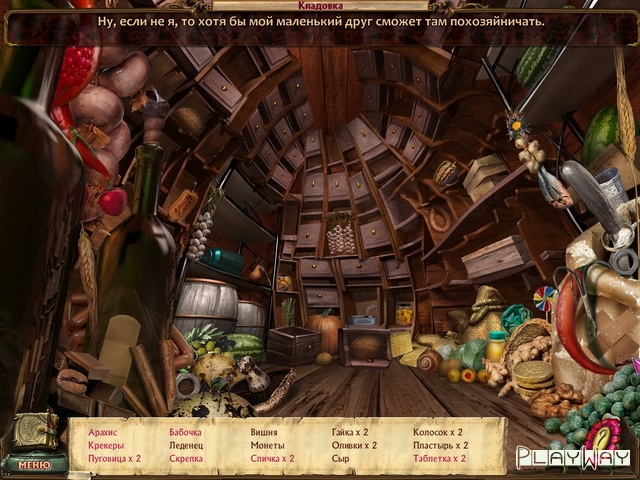Open the Меню button

pyautogui.click(x=34, y=464)
